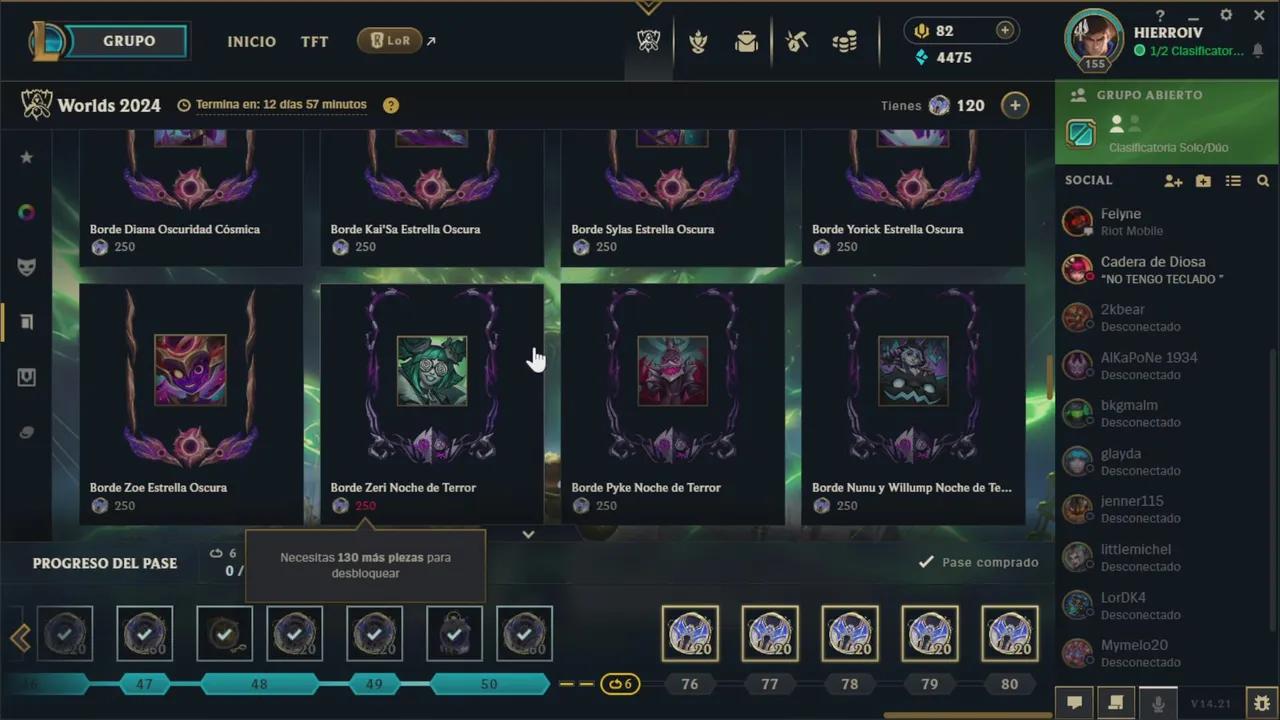
Task: Switch to the TFT tab
Action: point(314,42)
